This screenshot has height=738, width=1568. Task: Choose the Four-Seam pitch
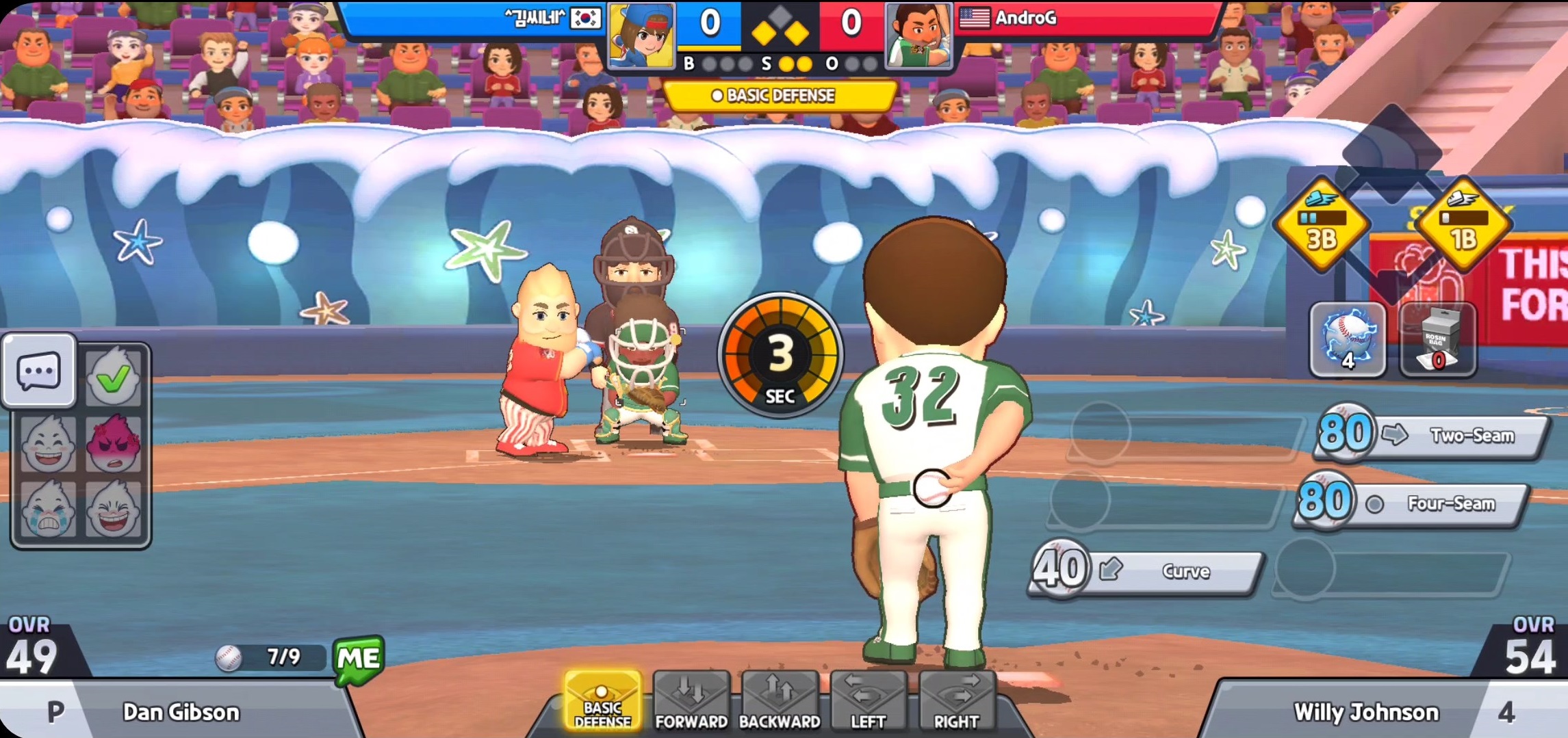1413,503
